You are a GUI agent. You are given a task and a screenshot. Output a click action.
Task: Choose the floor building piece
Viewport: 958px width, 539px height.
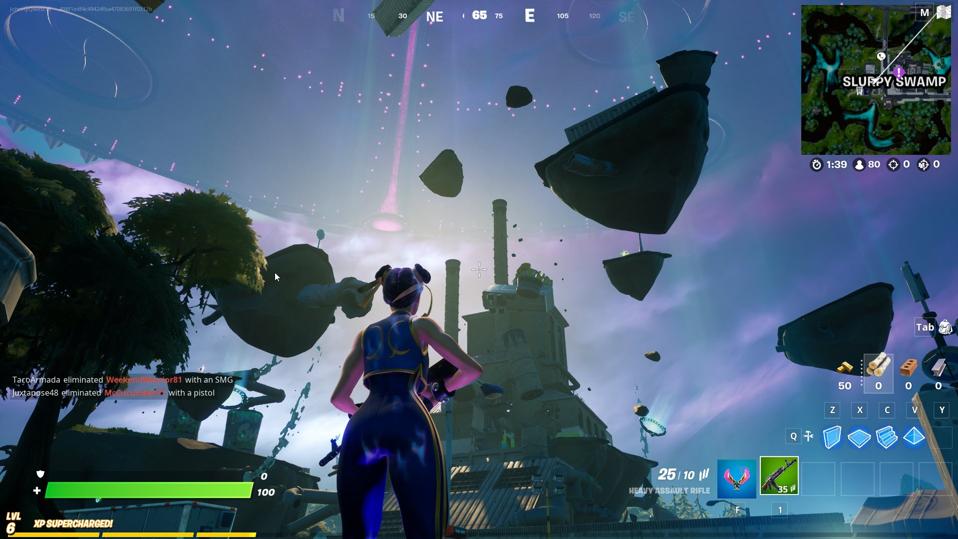pos(859,437)
